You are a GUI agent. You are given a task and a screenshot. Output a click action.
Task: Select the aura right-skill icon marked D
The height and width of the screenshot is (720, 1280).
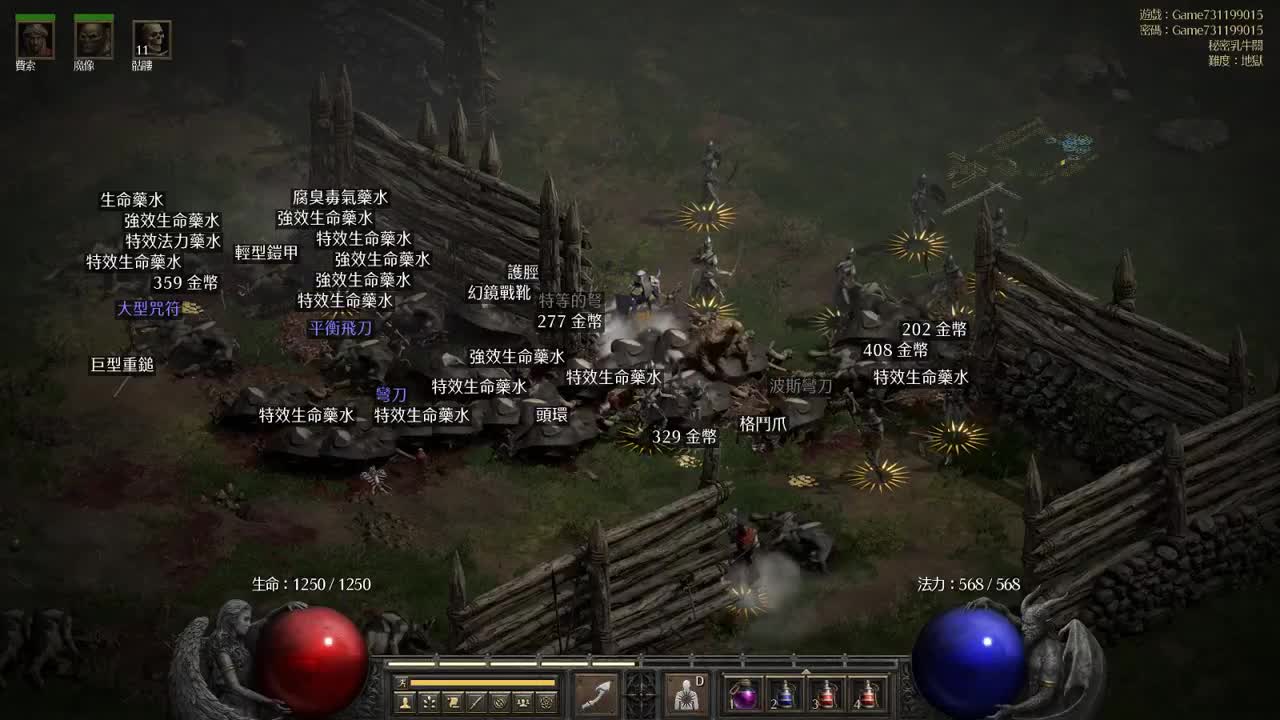pyautogui.click(x=685, y=695)
